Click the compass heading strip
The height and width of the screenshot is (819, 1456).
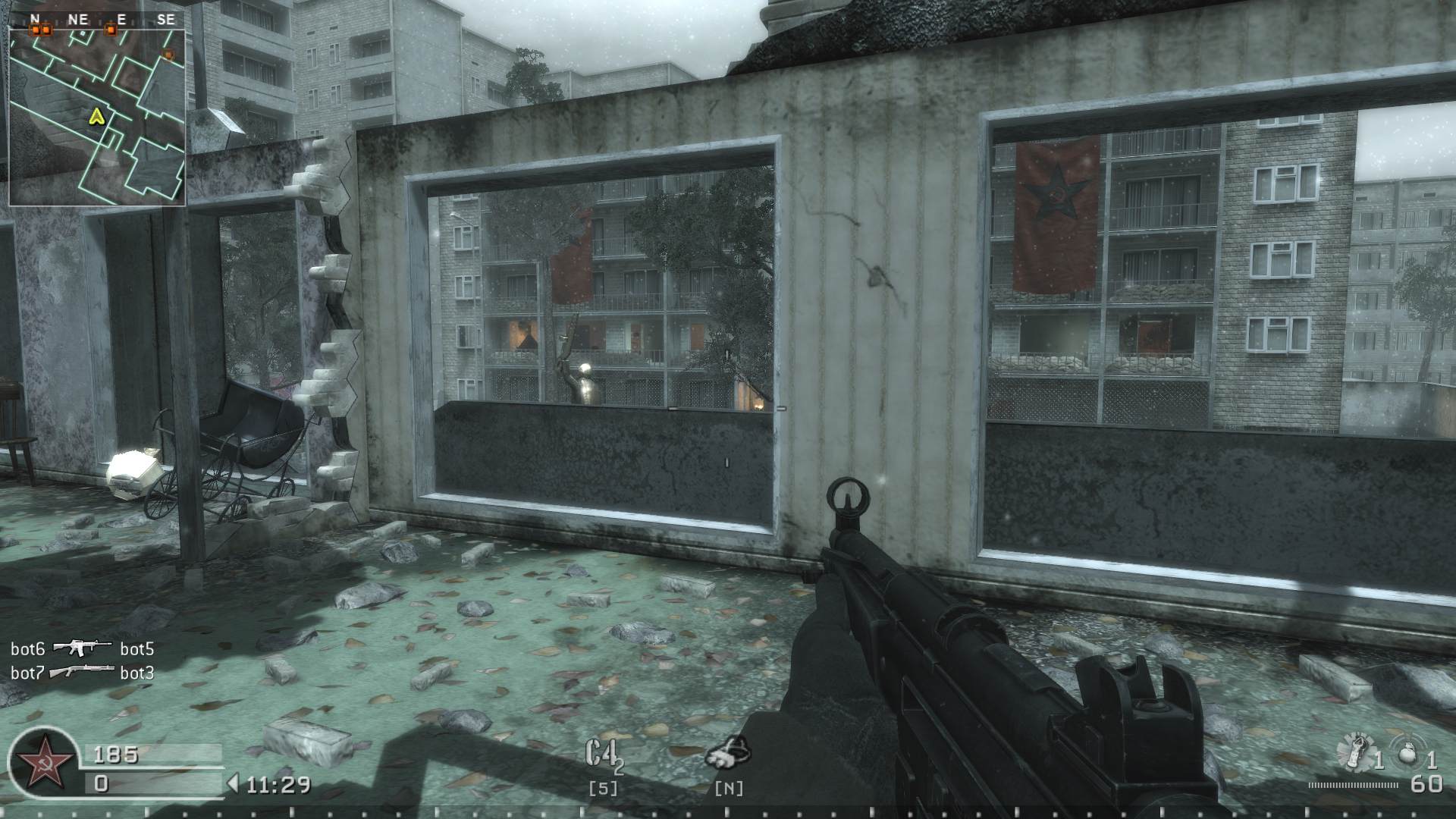(x=97, y=20)
